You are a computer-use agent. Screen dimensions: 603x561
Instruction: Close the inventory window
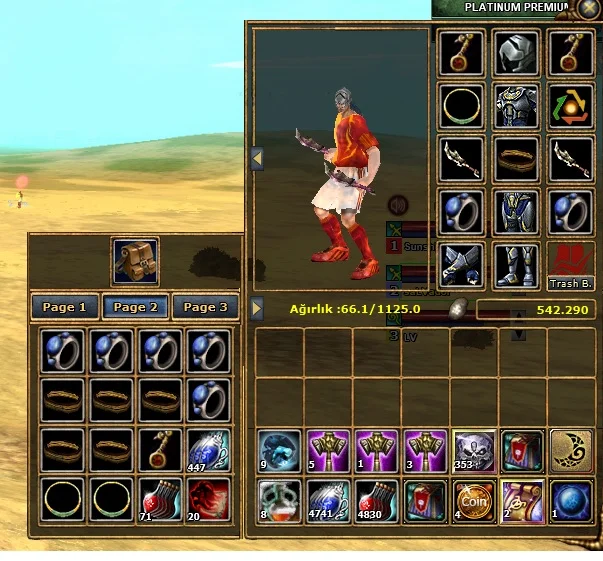[x=589, y=8]
